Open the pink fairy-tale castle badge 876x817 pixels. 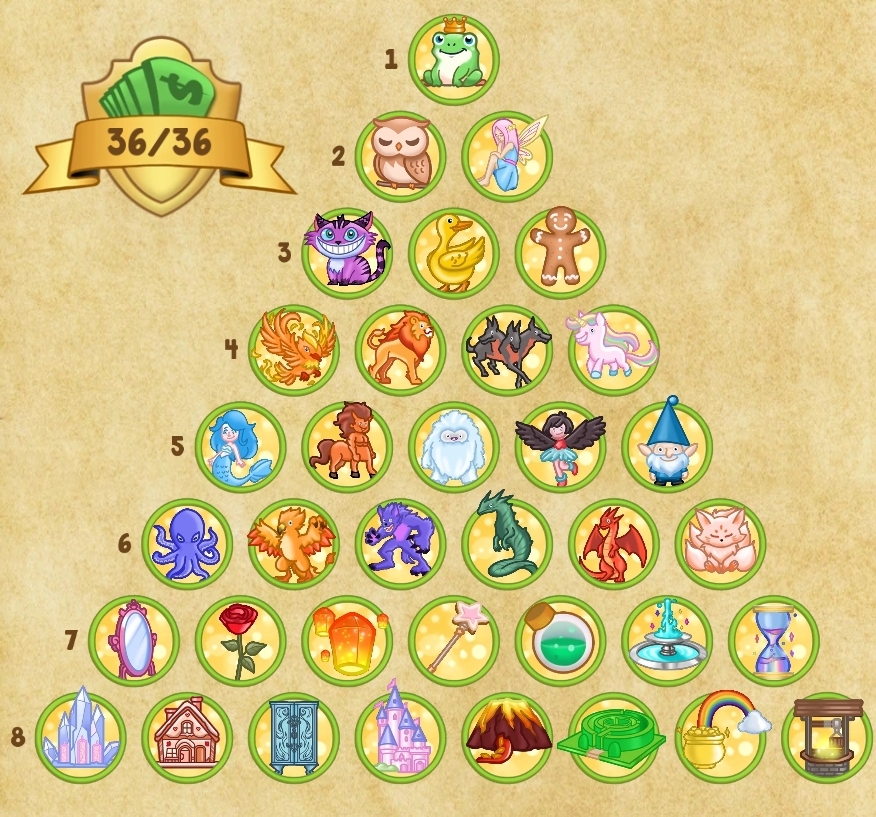pos(400,738)
